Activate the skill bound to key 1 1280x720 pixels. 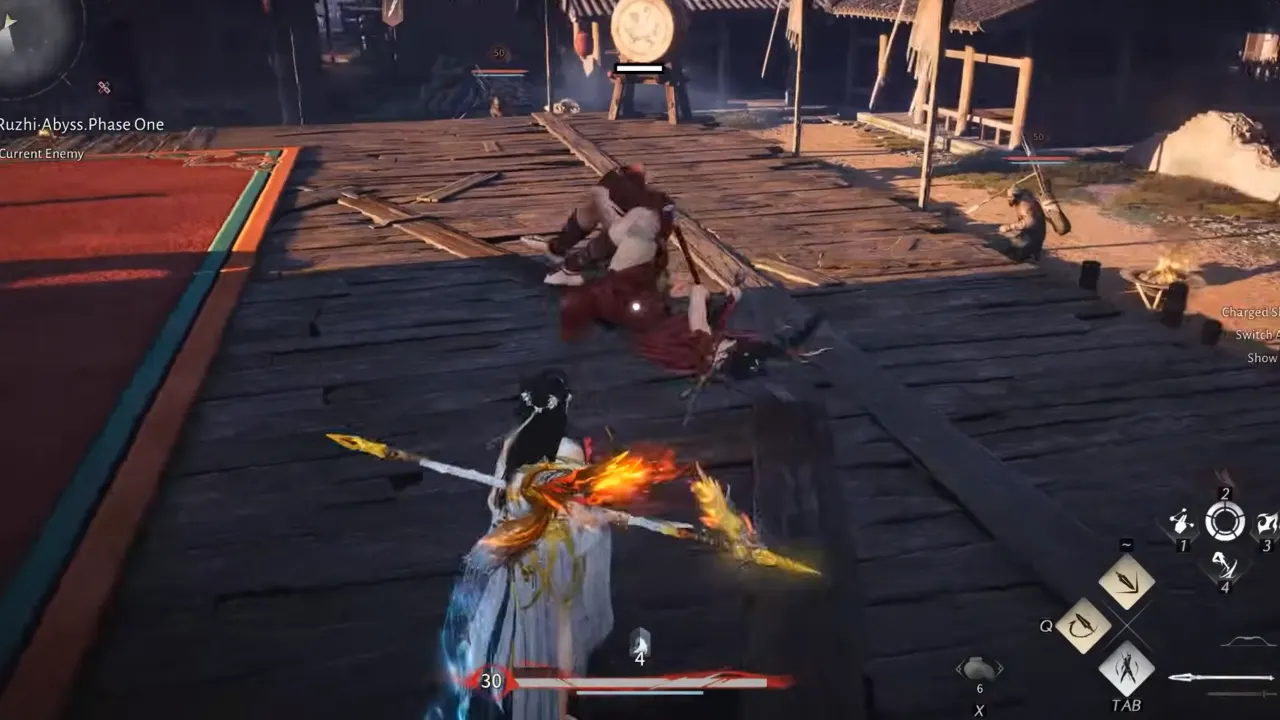click(x=1182, y=522)
